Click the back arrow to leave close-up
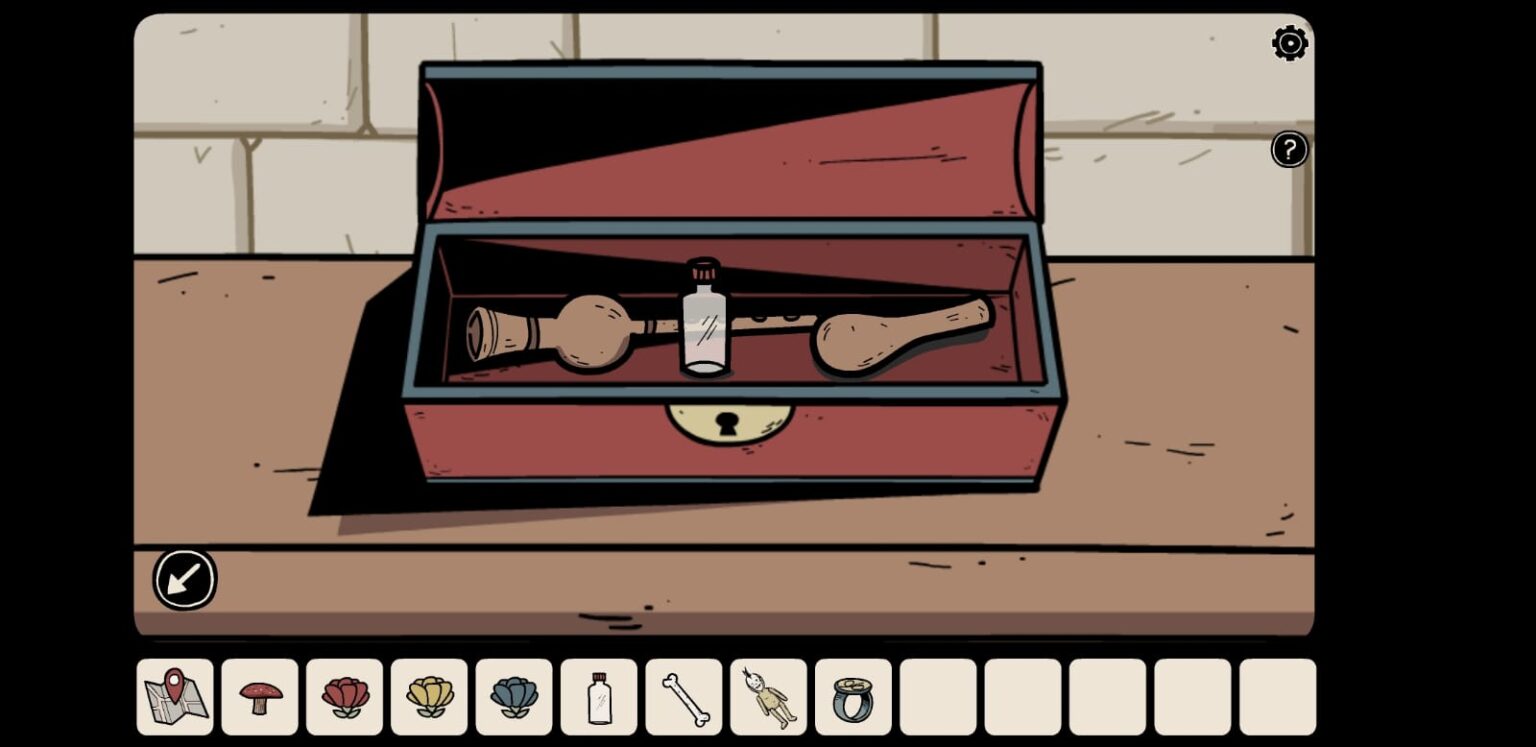The width and height of the screenshot is (1536, 747). (184, 578)
